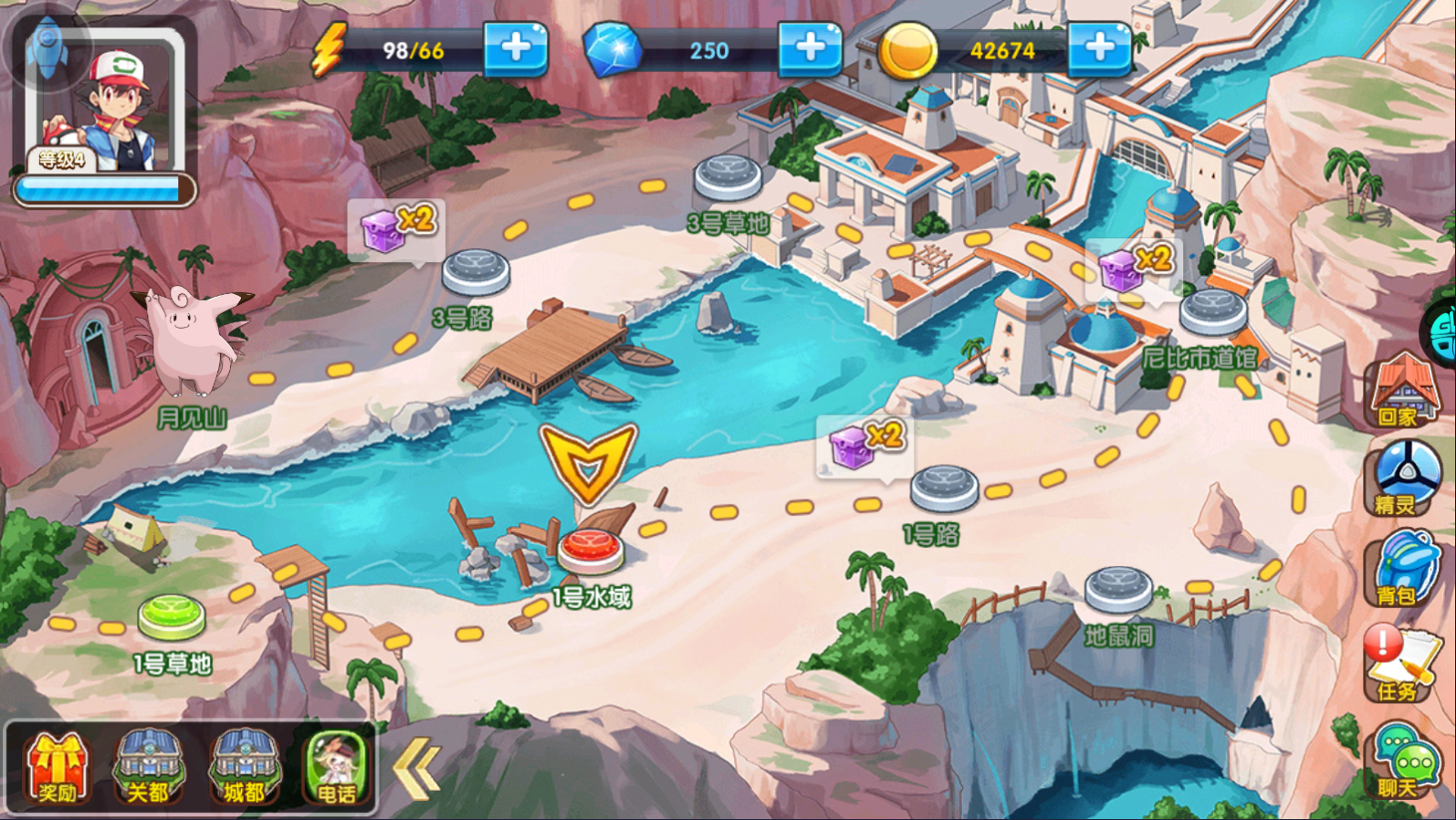Choose the 地鼠洞 stage node
Image resolution: width=1456 pixels, height=820 pixels.
coord(1119,589)
